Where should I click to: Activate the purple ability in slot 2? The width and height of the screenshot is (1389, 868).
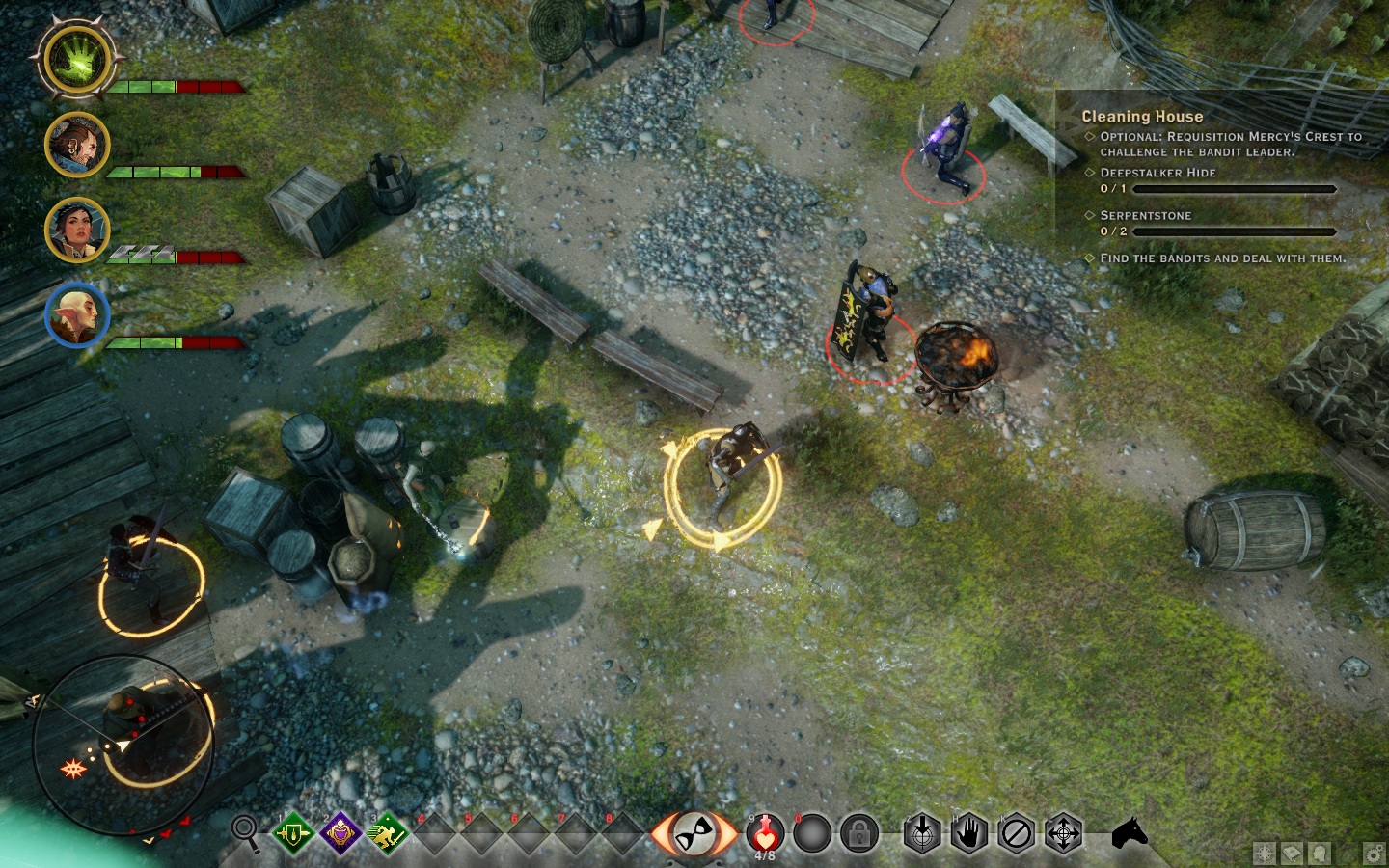click(340, 833)
